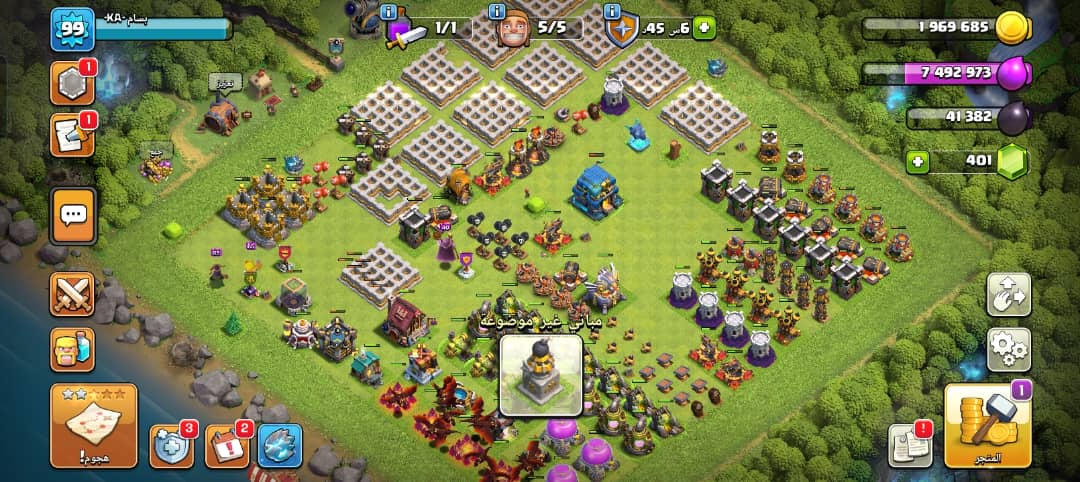This screenshot has width=1080, height=482.
Task: Show info for the 1/1 sword banner
Action: (x=389, y=12)
